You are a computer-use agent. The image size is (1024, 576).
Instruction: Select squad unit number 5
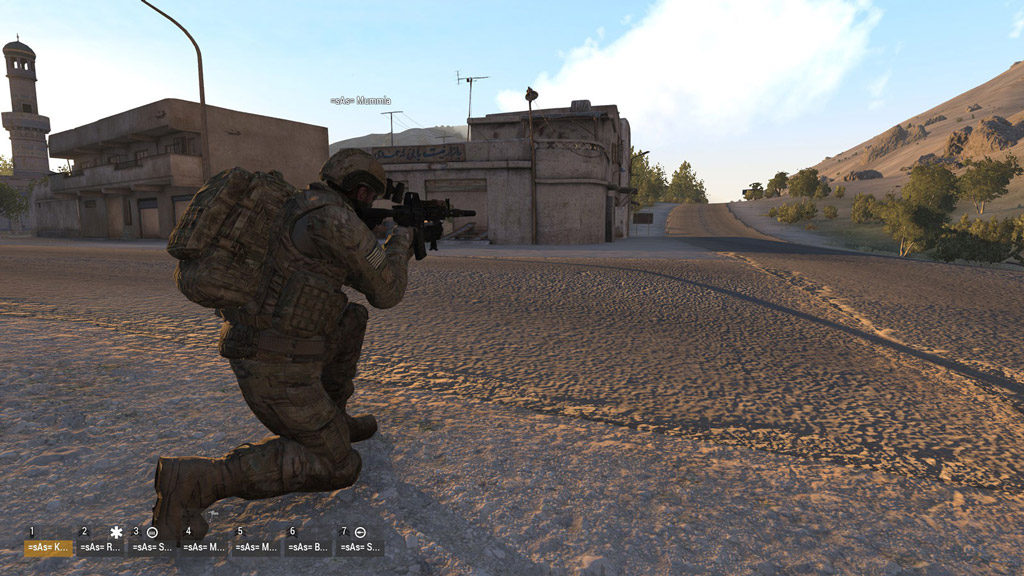click(256, 547)
